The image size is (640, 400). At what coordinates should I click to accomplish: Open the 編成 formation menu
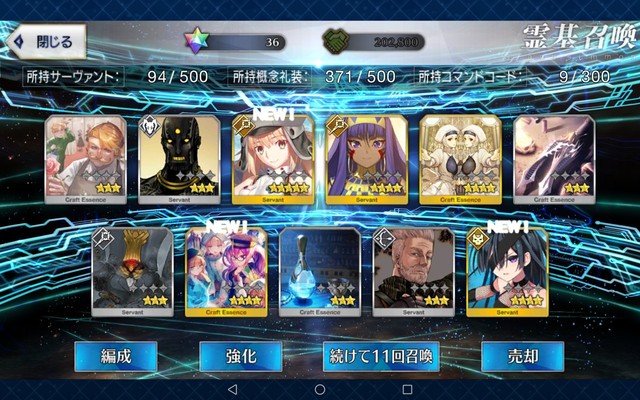click(115, 356)
